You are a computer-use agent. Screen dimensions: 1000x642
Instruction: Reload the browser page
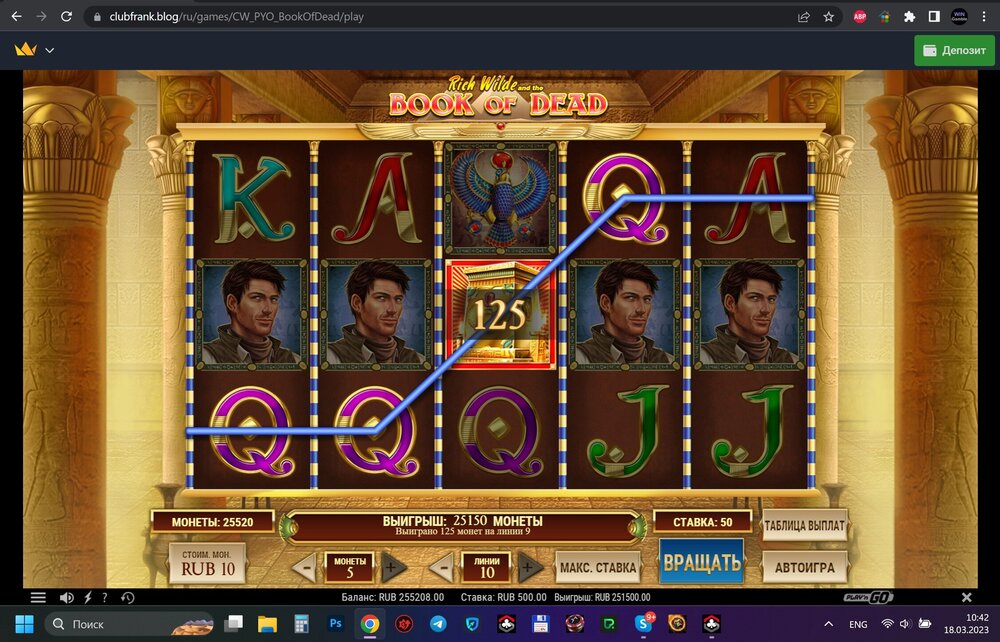[66, 17]
